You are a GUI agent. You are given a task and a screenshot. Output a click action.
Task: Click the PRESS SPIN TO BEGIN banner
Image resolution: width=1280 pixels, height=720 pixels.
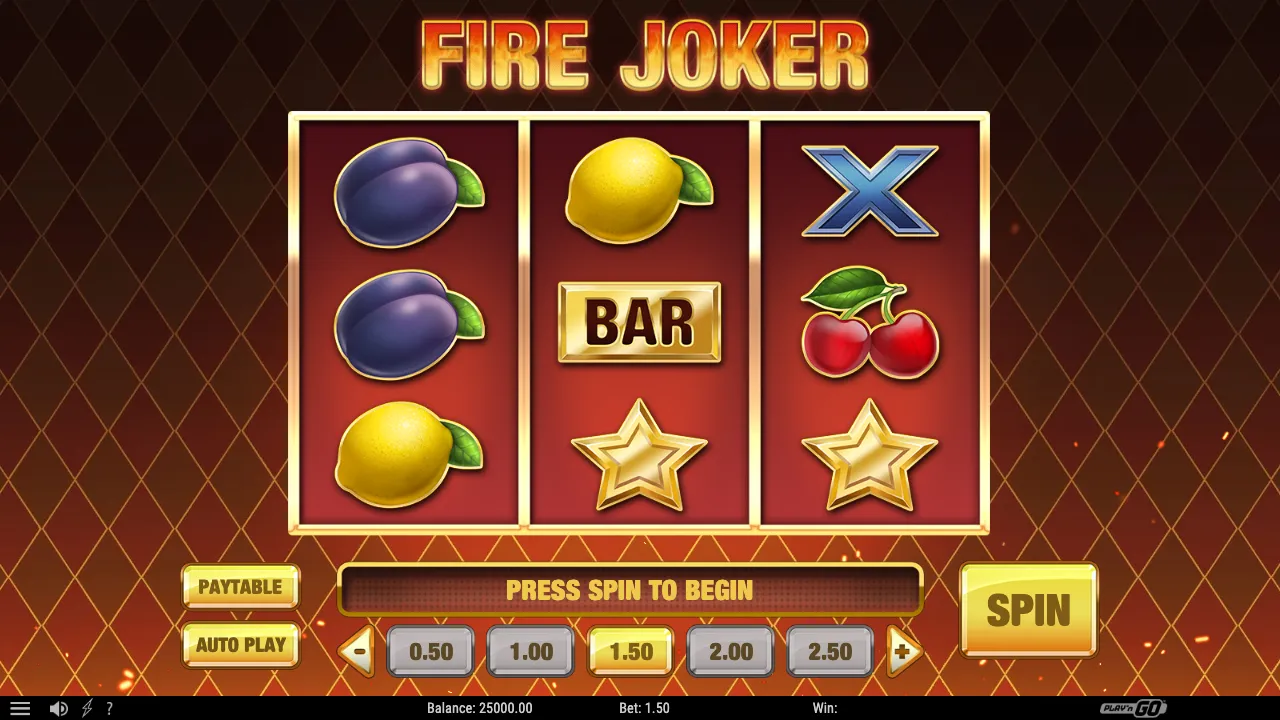tap(632, 590)
